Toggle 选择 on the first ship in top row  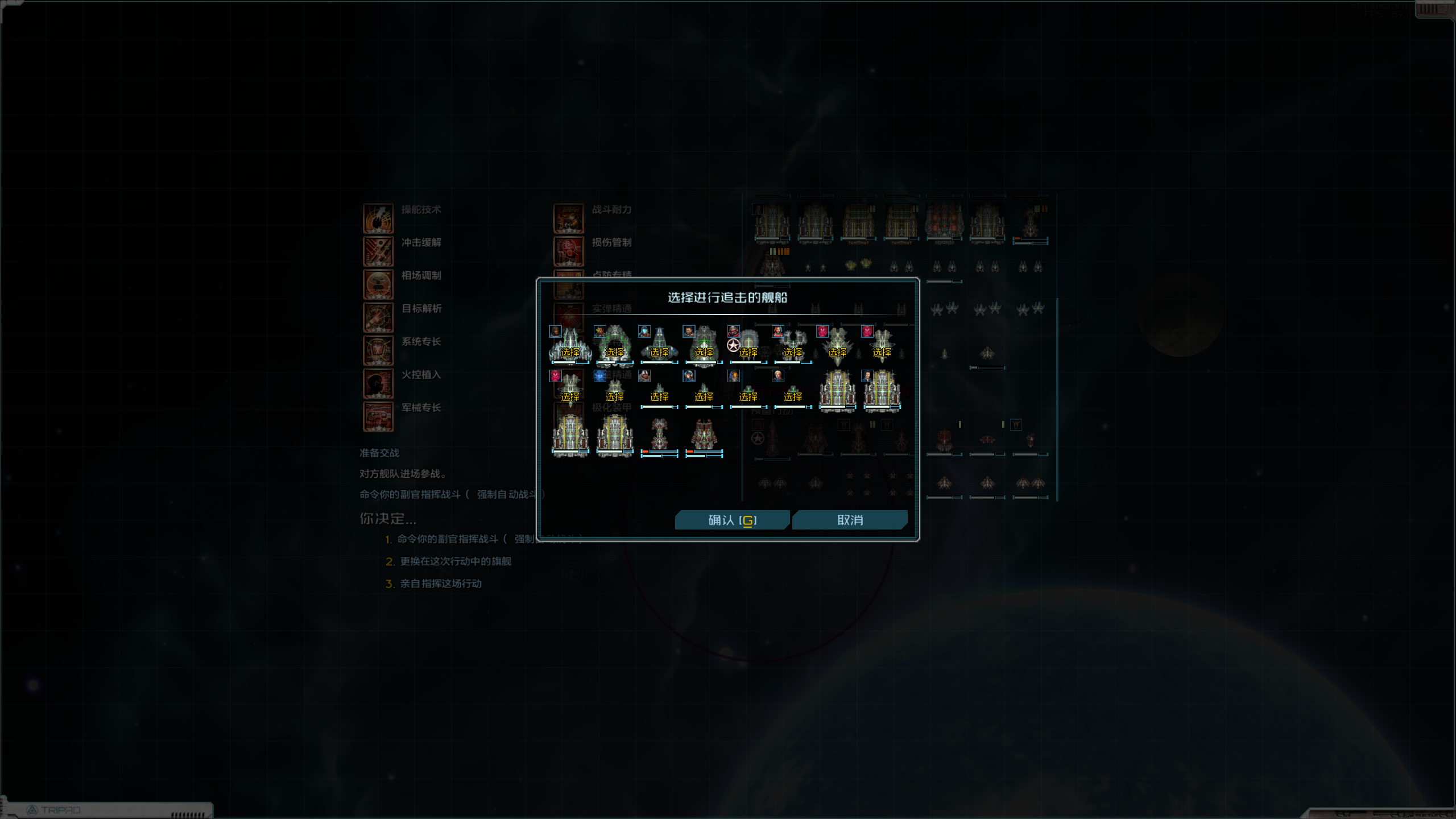[570, 351]
